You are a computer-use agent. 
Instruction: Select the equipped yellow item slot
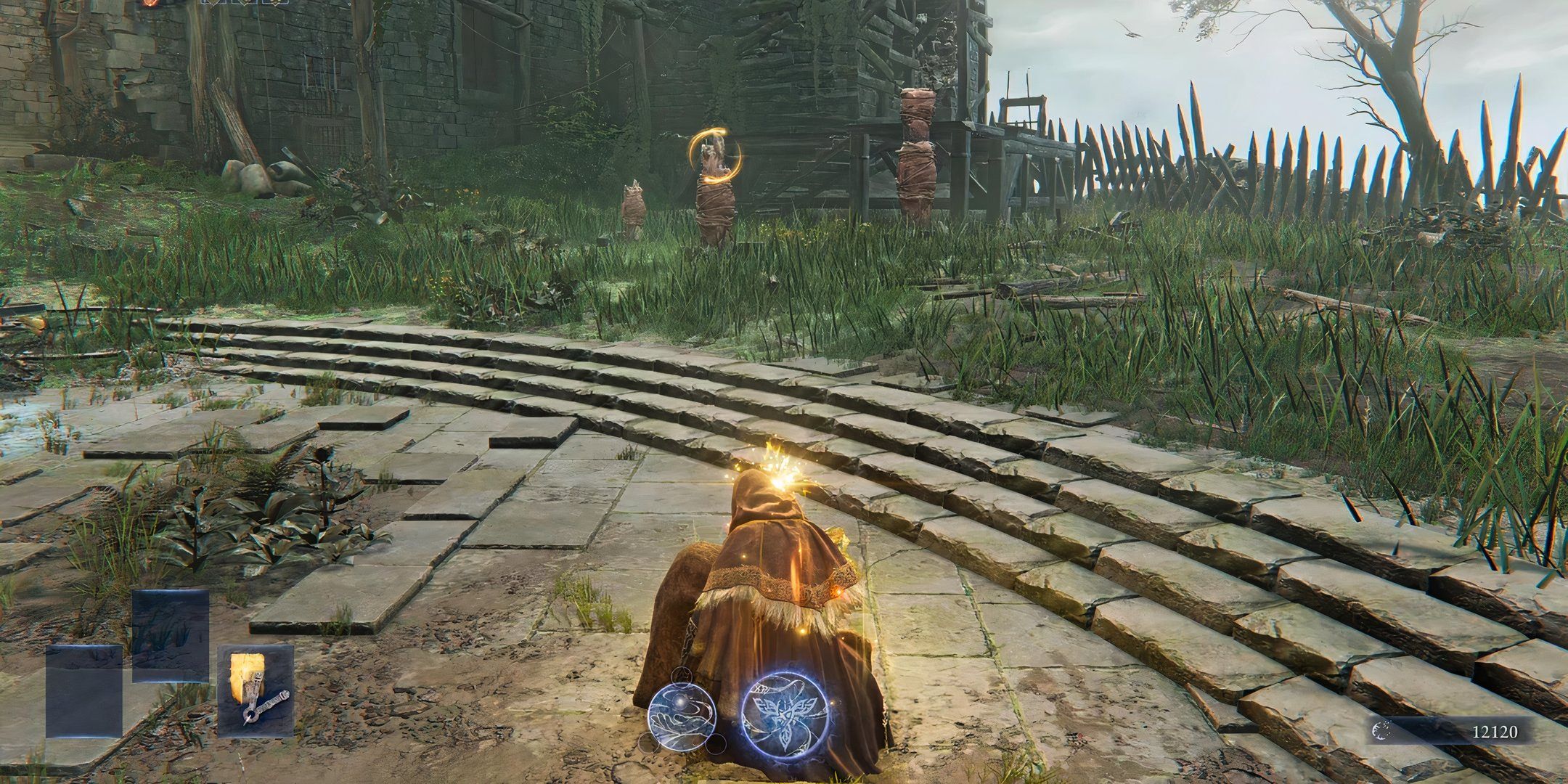point(256,691)
